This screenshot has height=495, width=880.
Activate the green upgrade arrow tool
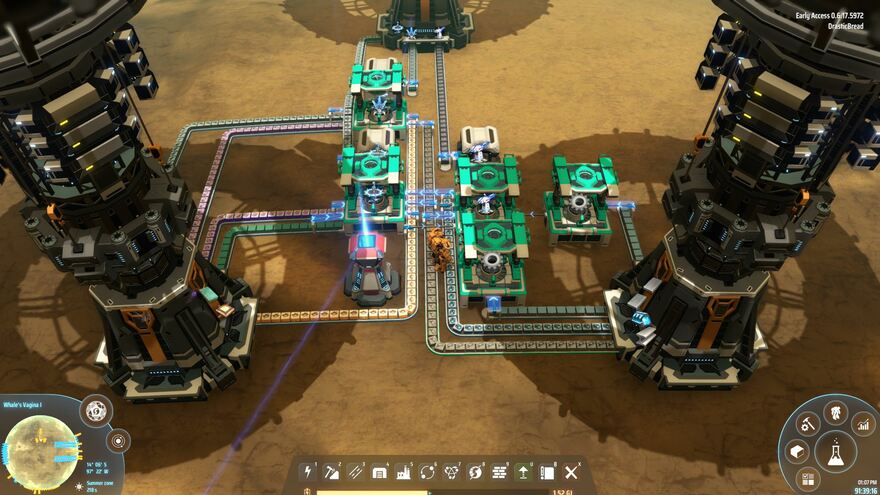[524, 471]
